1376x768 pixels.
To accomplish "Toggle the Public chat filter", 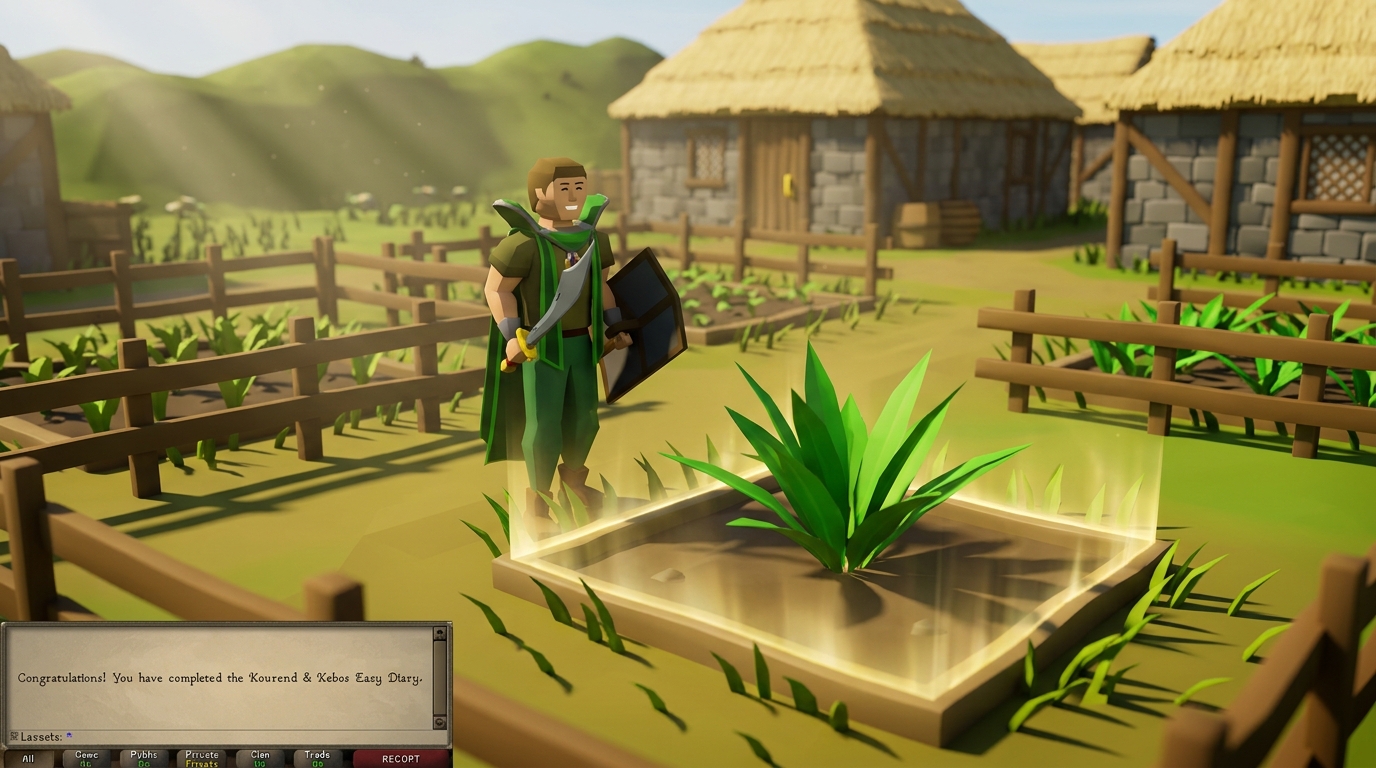I will (x=146, y=760).
